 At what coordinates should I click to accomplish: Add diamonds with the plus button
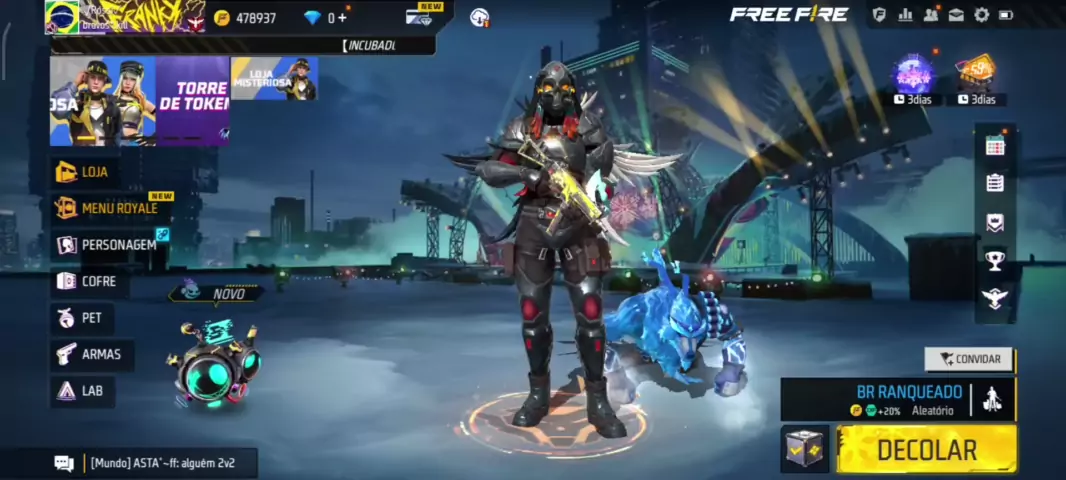[343, 18]
